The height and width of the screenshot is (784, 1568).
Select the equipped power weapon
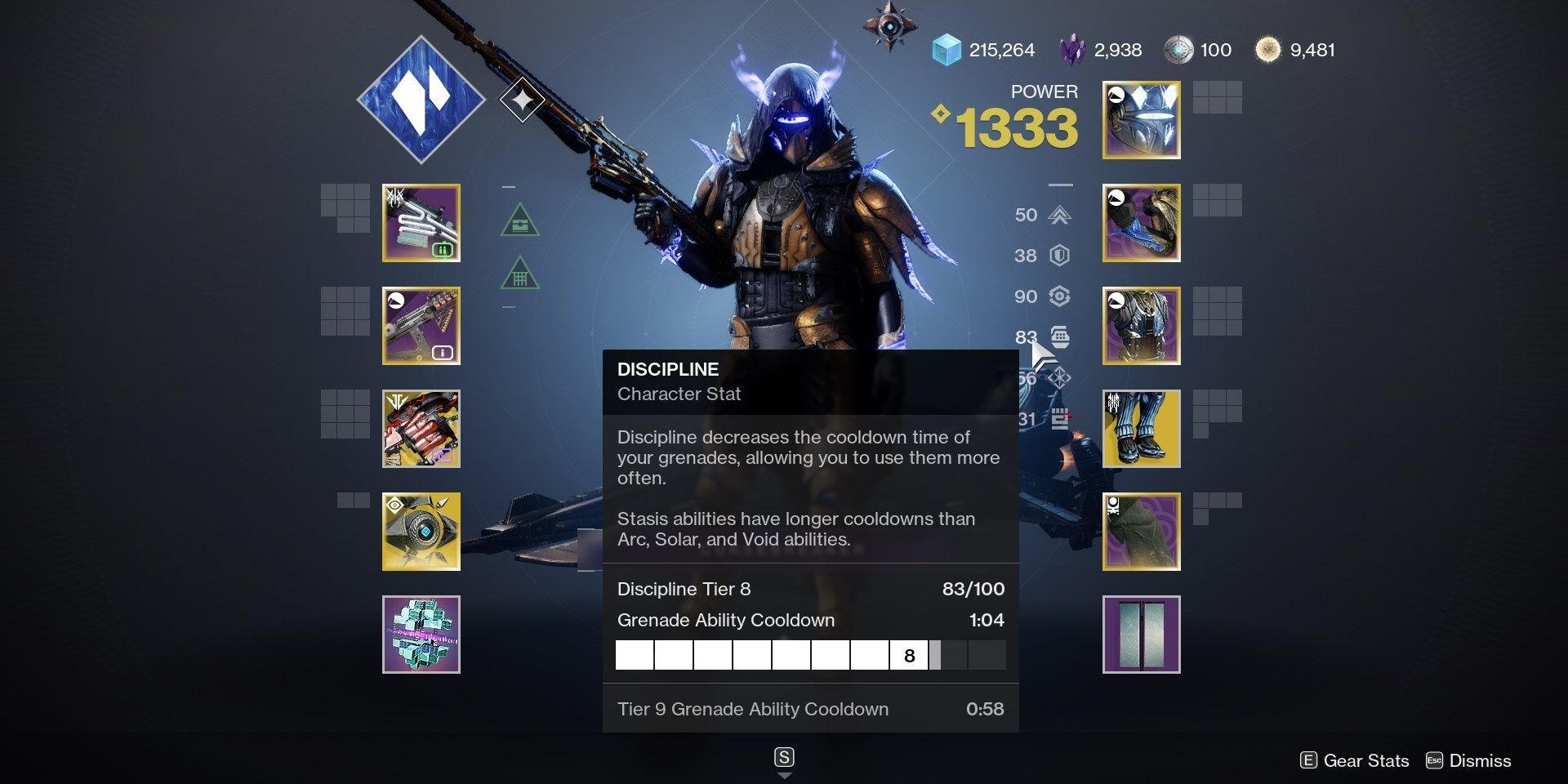(x=421, y=428)
